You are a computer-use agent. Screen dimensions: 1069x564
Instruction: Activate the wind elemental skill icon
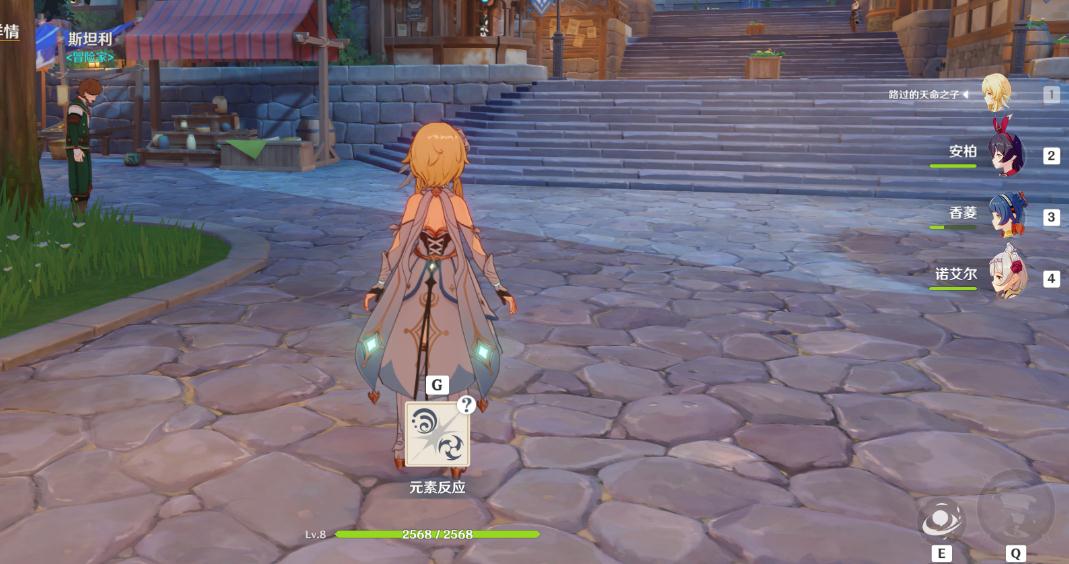(x=940, y=519)
